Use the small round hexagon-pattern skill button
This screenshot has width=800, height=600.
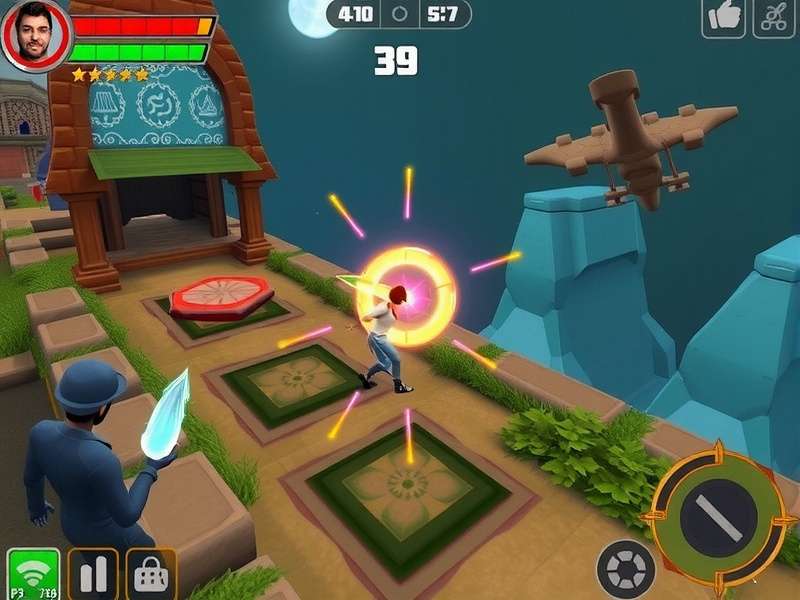(x=626, y=569)
